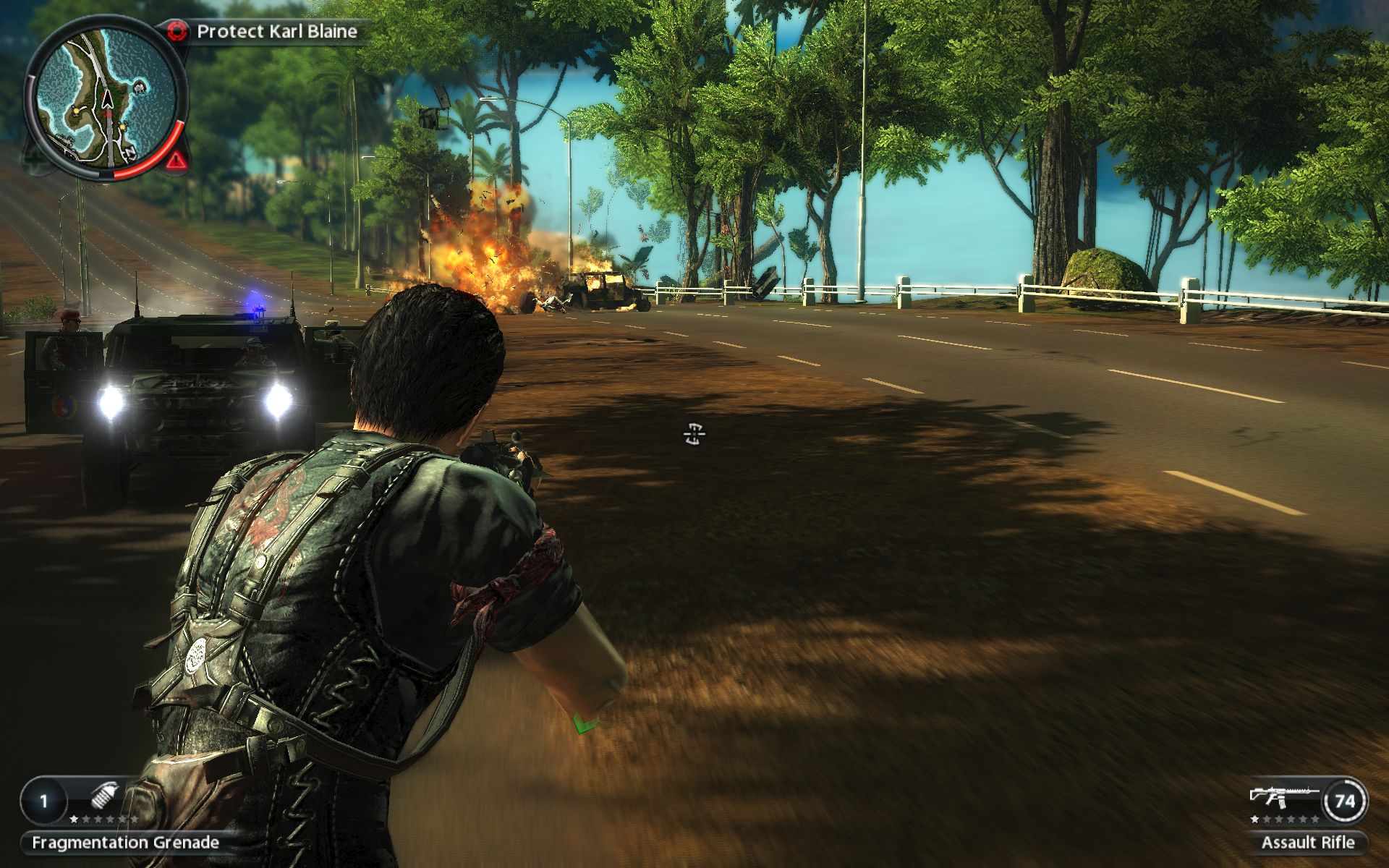The height and width of the screenshot is (868, 1389).
Task: Choose the Assault Rifle weapon icon
Action: [1283, 797]
